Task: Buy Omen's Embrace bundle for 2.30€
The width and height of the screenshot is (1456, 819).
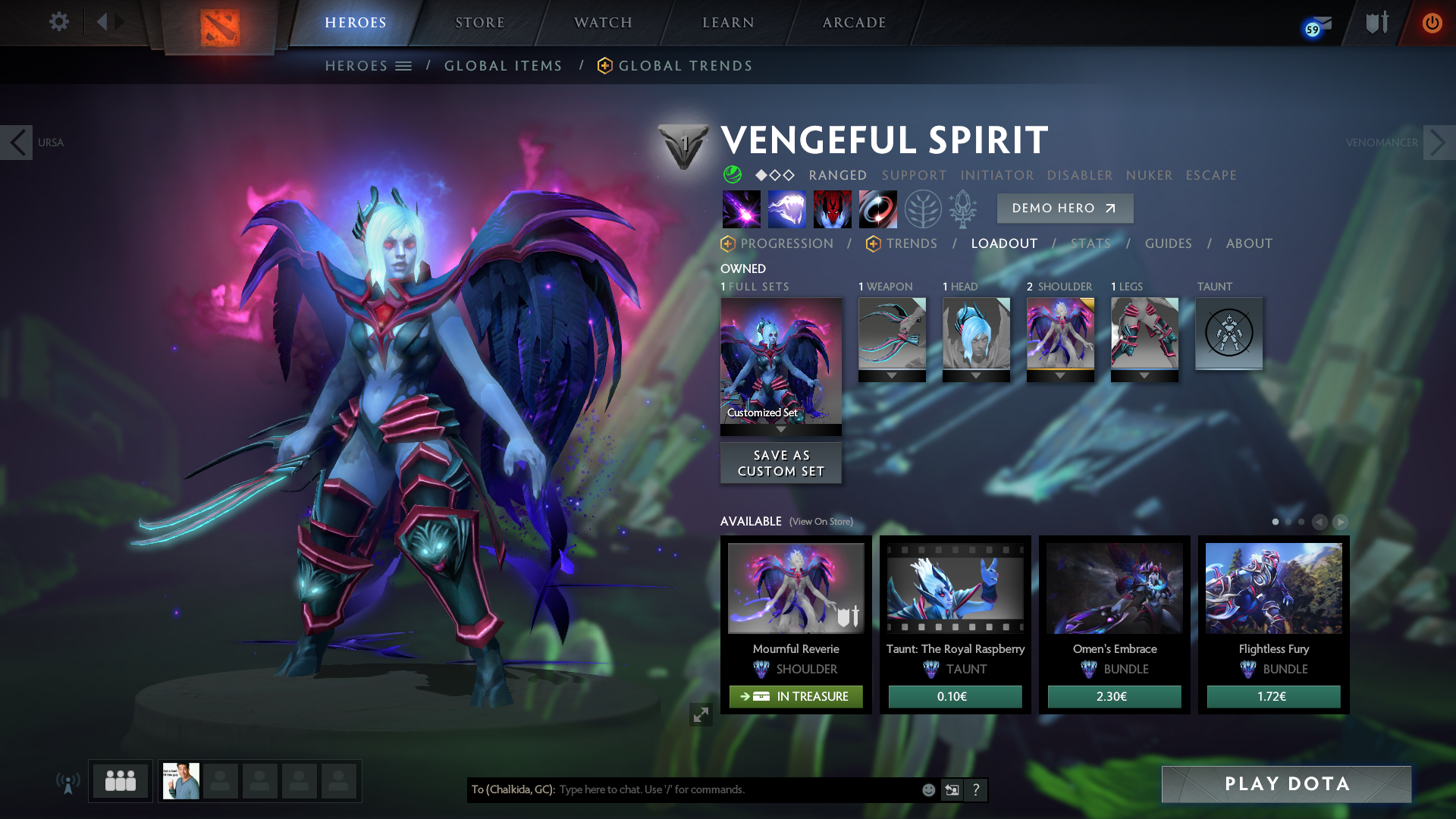Action: click(x=1114, y=697)
